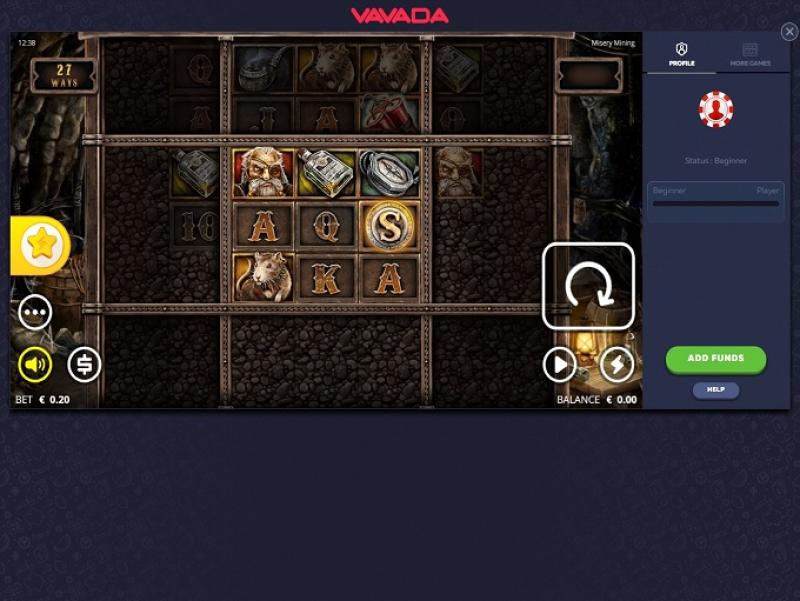Image resolution: width=800 pixels, height=601 pixels.
Task: Click the green Add Funds button
Action: pos(716,359)
